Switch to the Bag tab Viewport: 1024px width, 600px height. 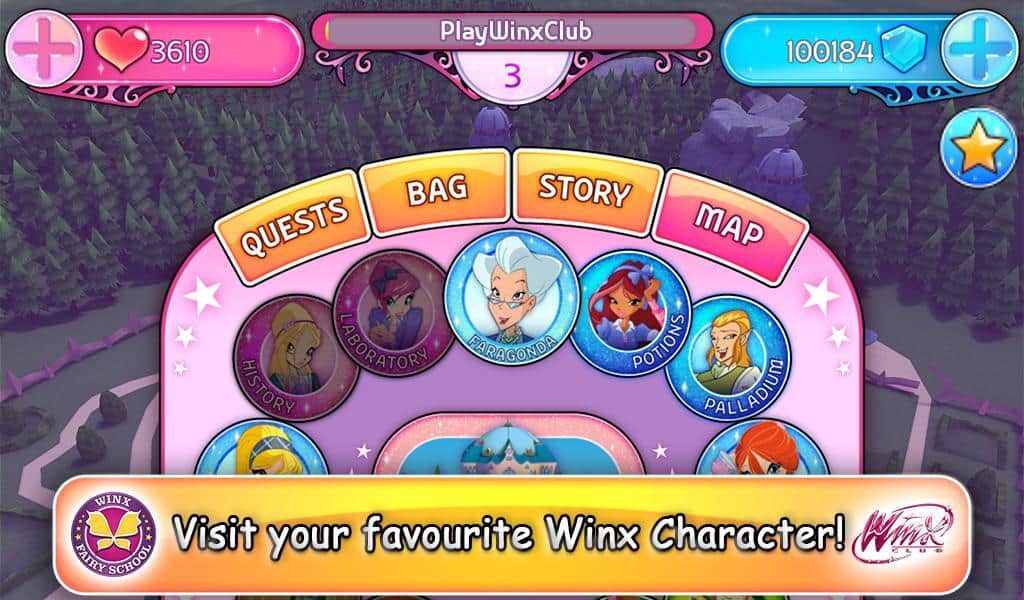[436, 189]
